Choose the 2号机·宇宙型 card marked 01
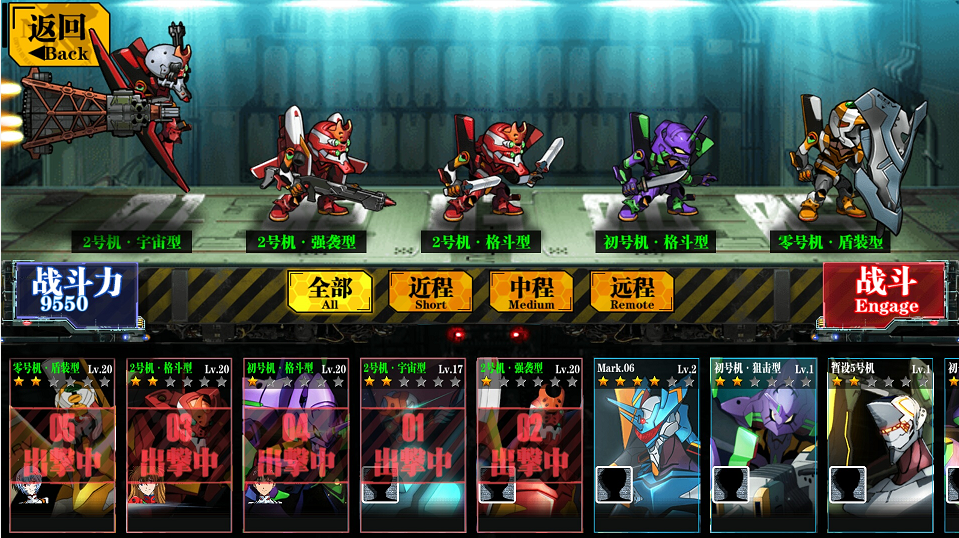Screen dimensions: 959x538 click(x=412, y=445)
